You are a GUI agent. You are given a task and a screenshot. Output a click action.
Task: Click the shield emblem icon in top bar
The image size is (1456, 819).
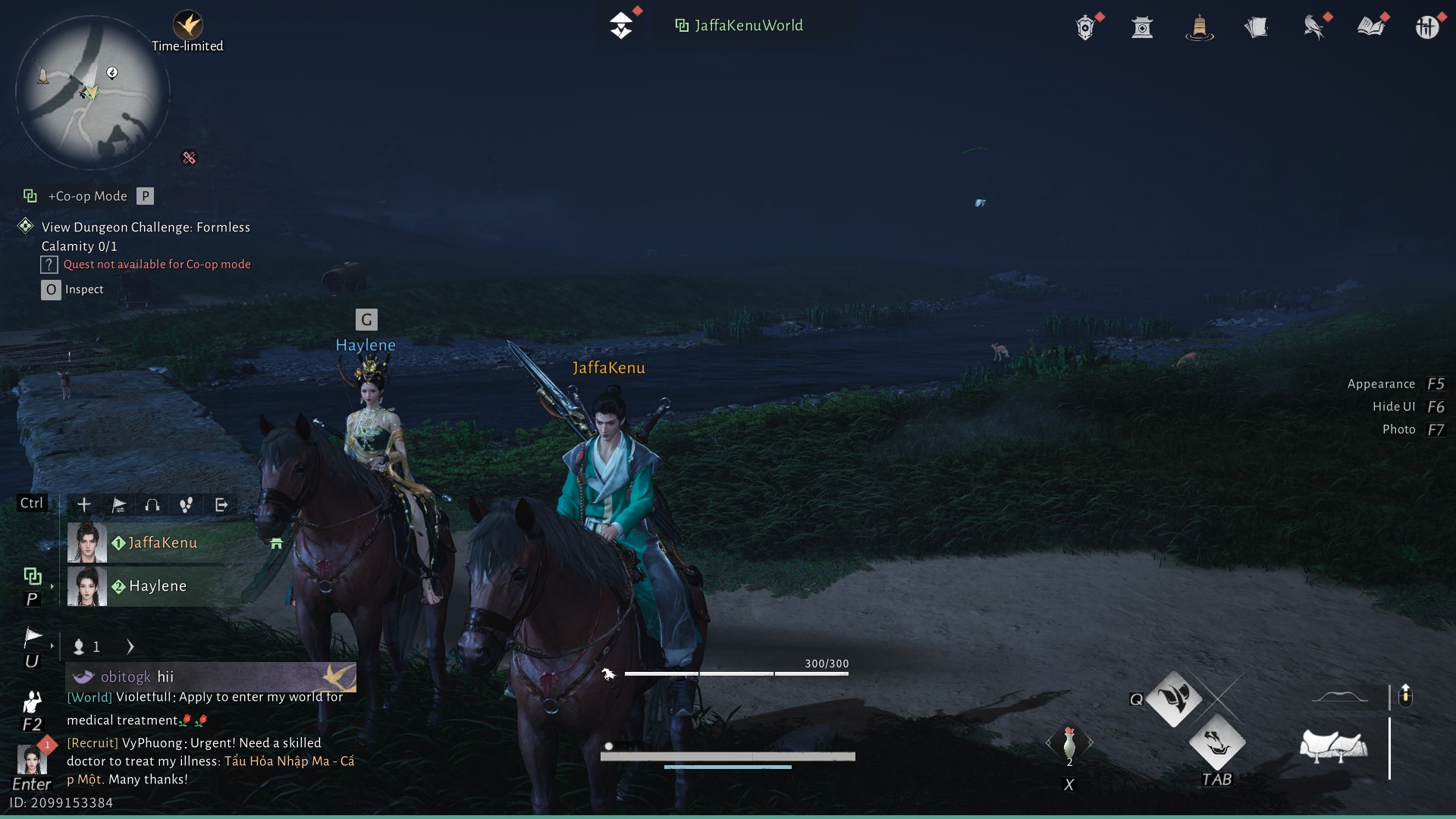(x=1085, y=28)
